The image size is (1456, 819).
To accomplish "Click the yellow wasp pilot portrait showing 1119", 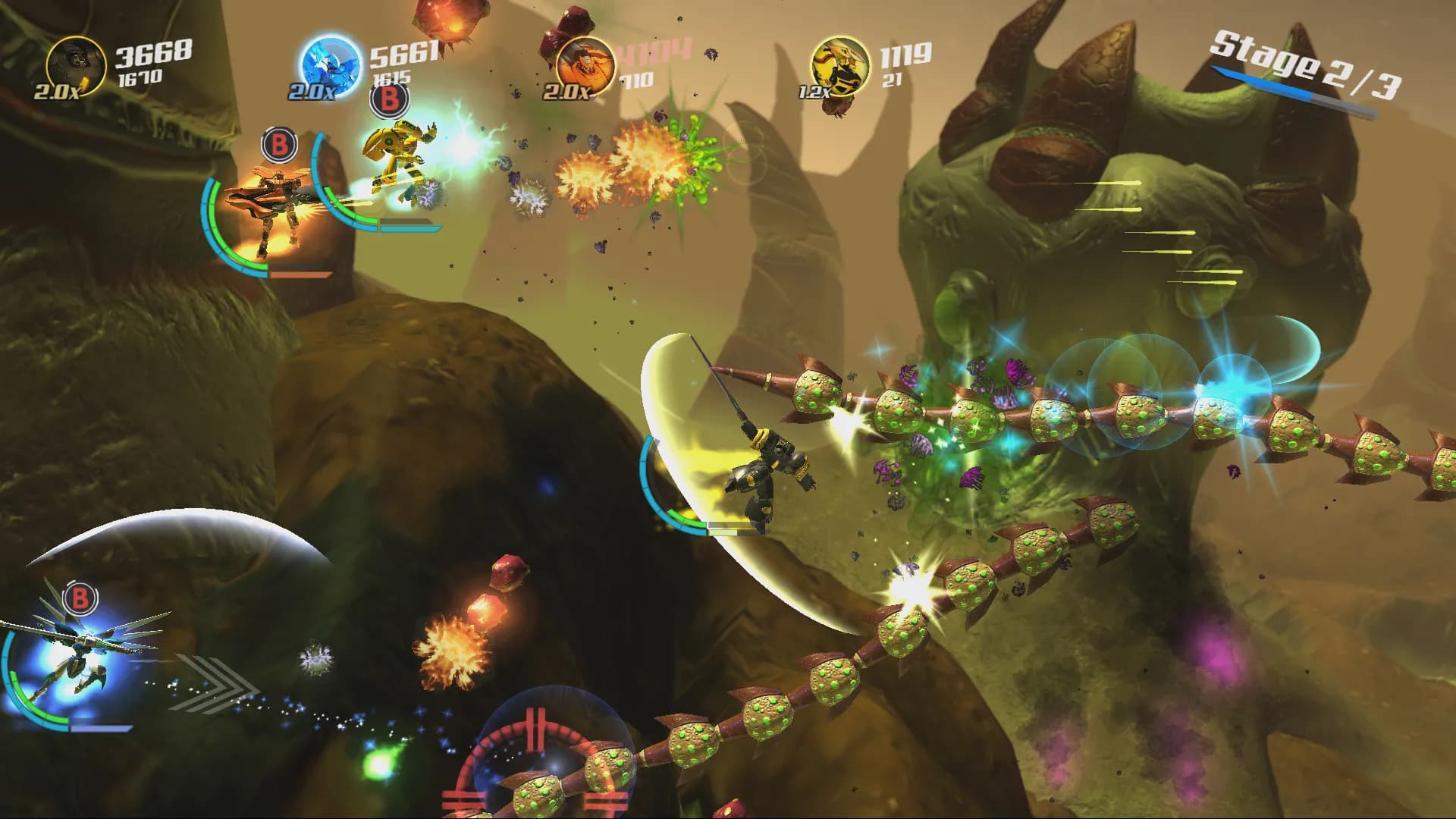I will (x=840, y=64).
